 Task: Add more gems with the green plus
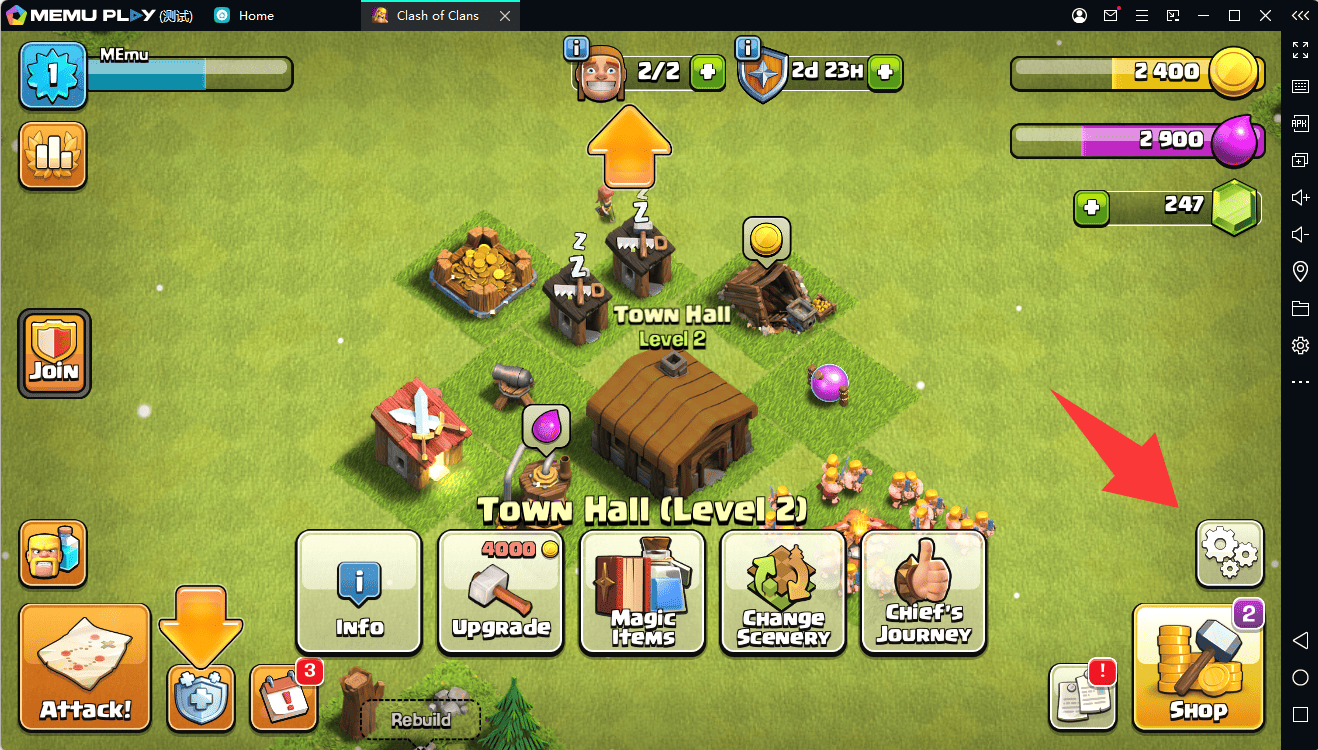tap(1091, 208)
